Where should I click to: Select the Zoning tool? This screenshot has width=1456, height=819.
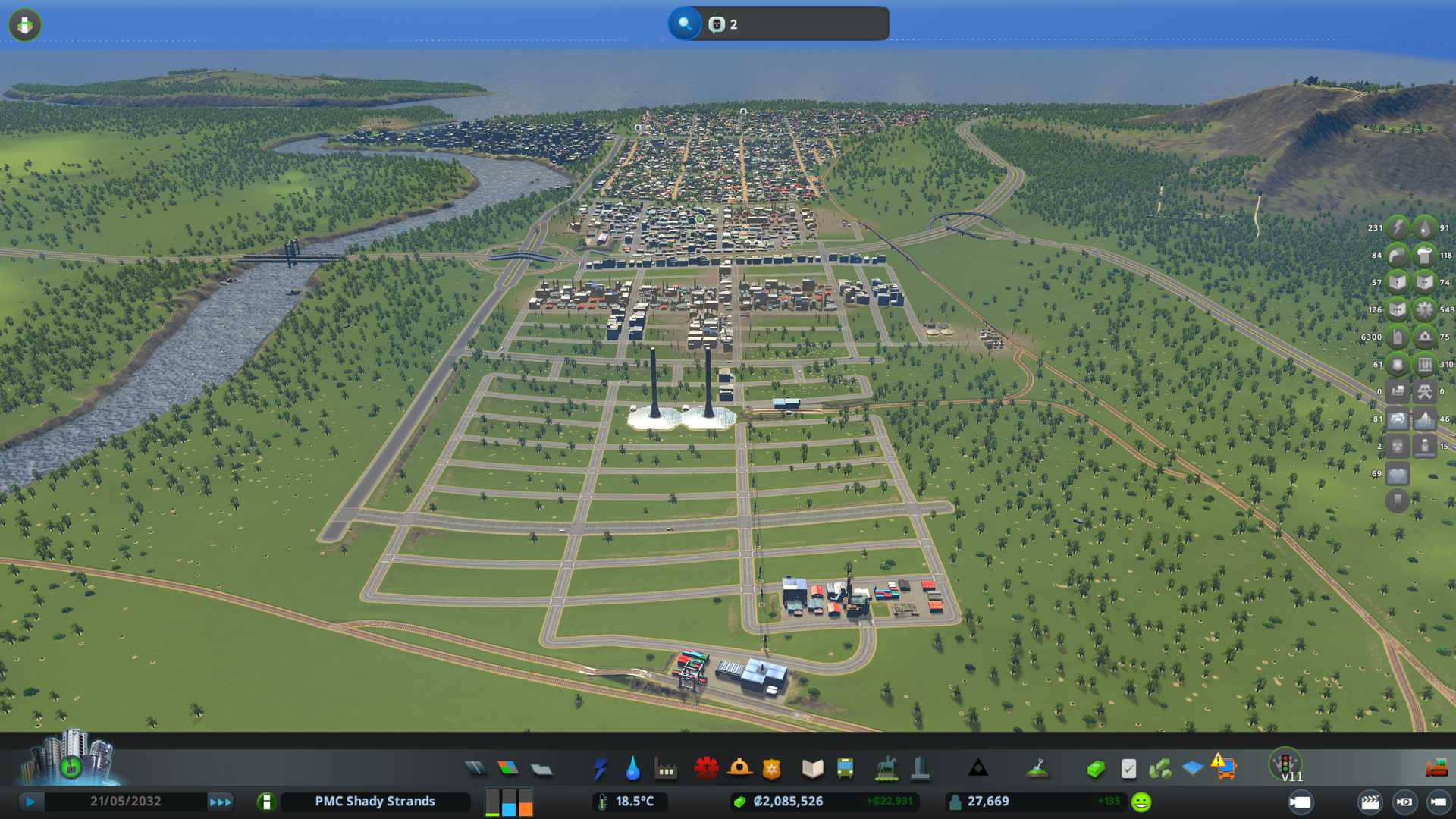[508, 769]
